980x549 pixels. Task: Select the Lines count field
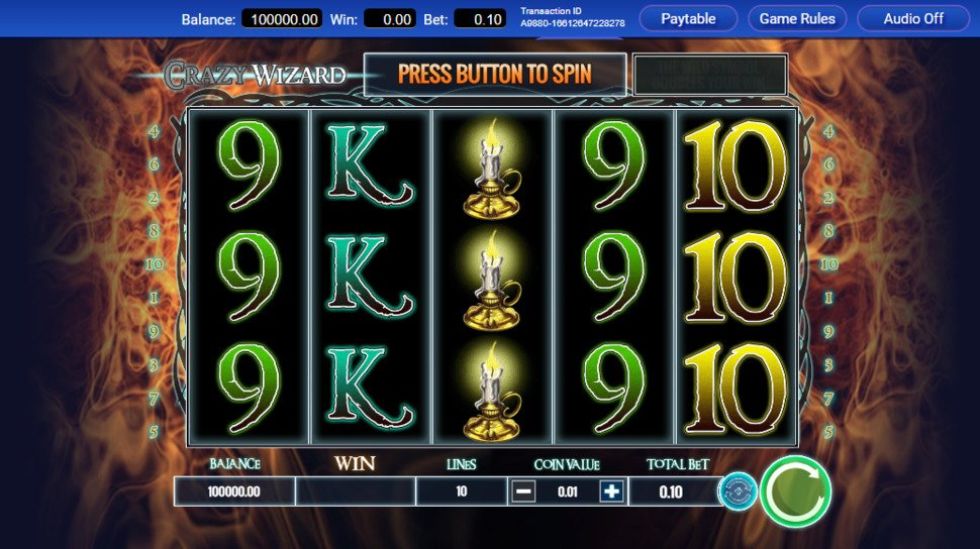[x=461, y=491]
